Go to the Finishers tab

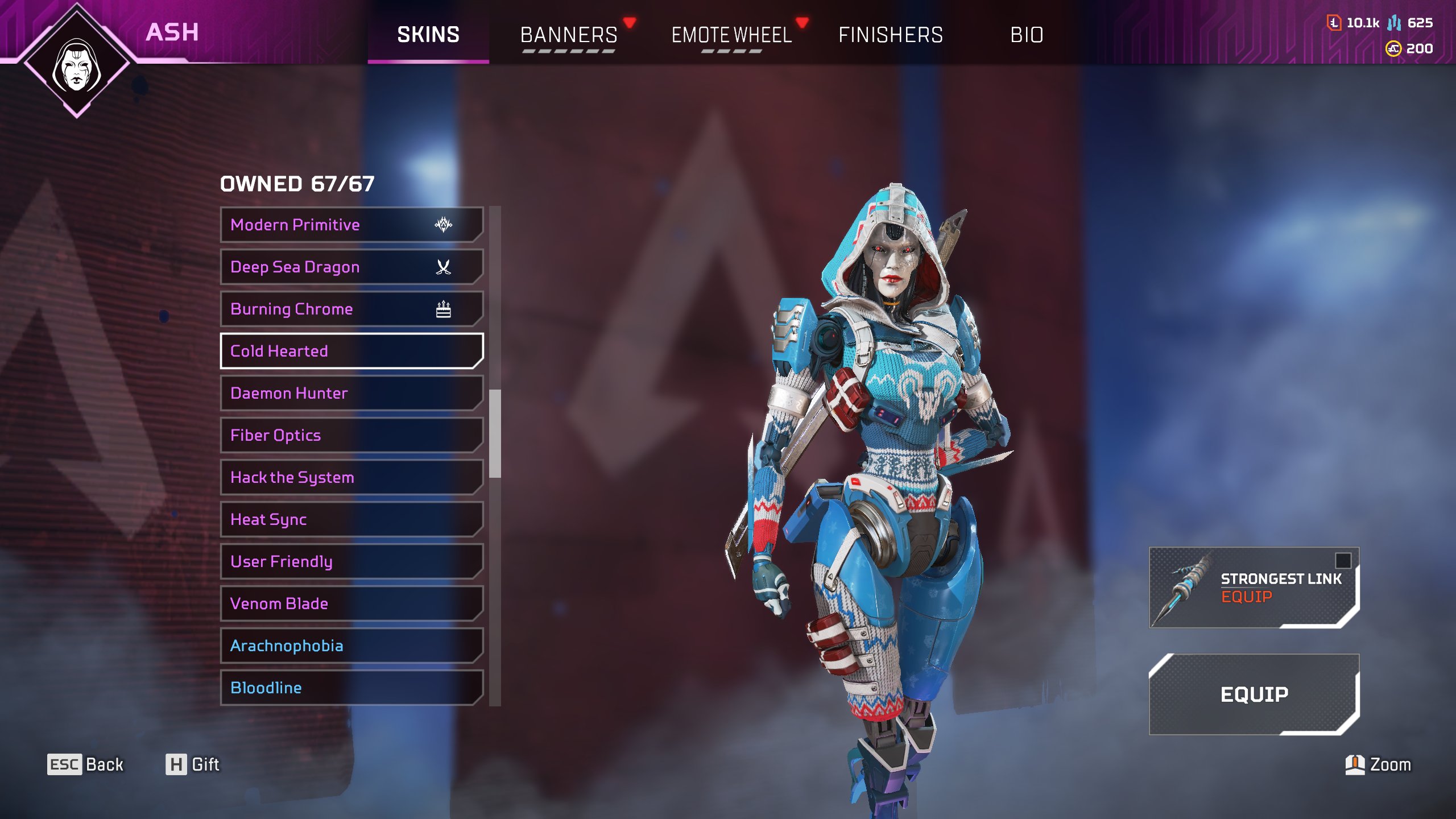pos(890,35)
